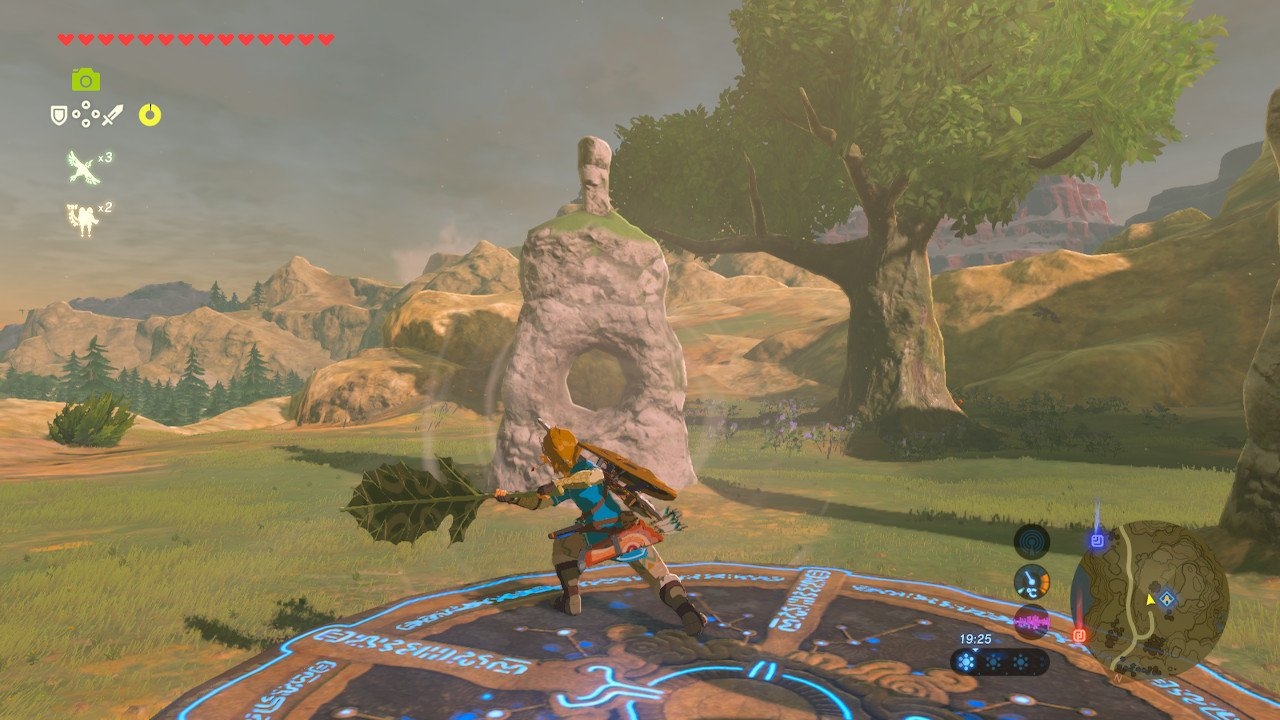Click the Sheikah Sensor signal icon

click(1031, 542)
